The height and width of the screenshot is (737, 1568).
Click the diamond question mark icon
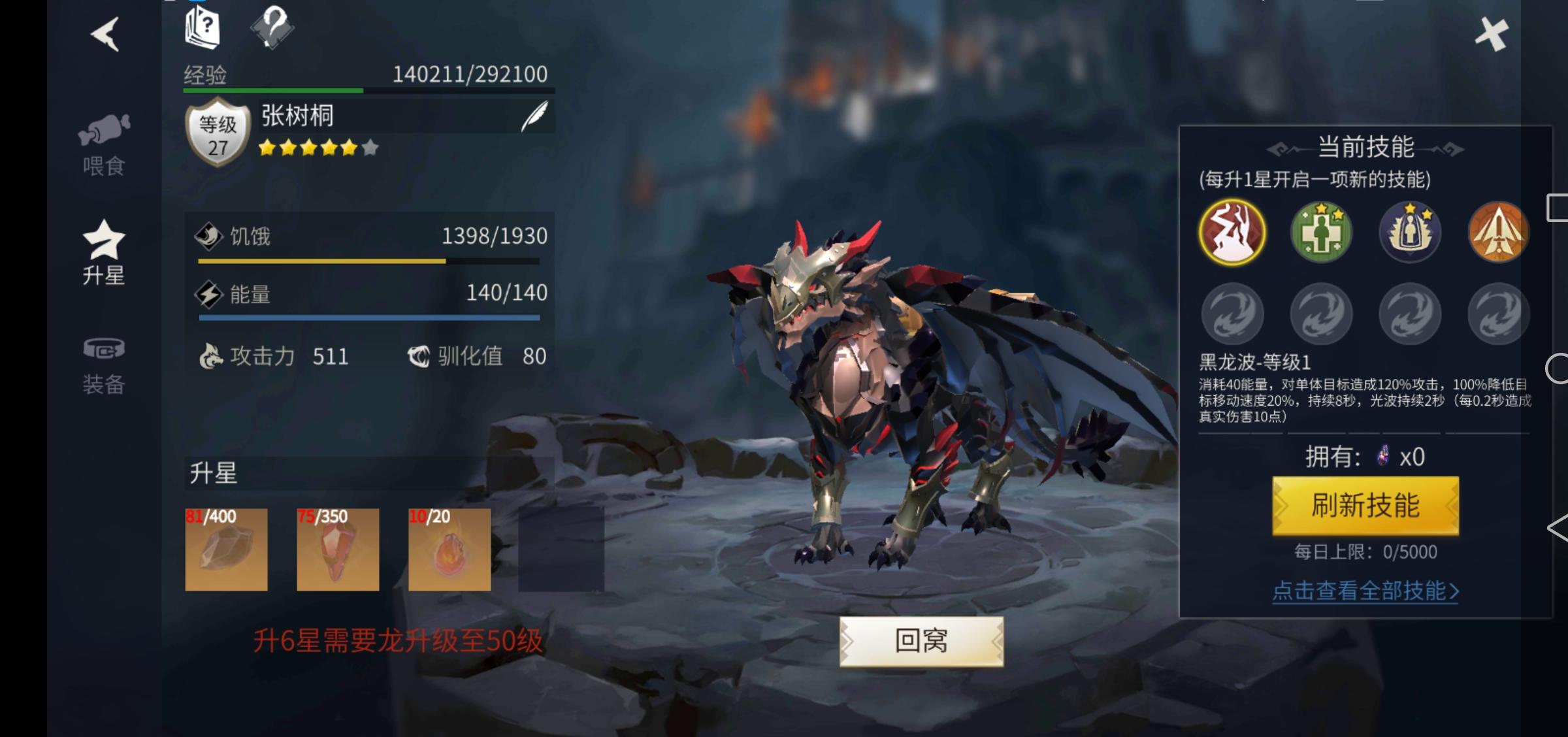coord(272,27)
